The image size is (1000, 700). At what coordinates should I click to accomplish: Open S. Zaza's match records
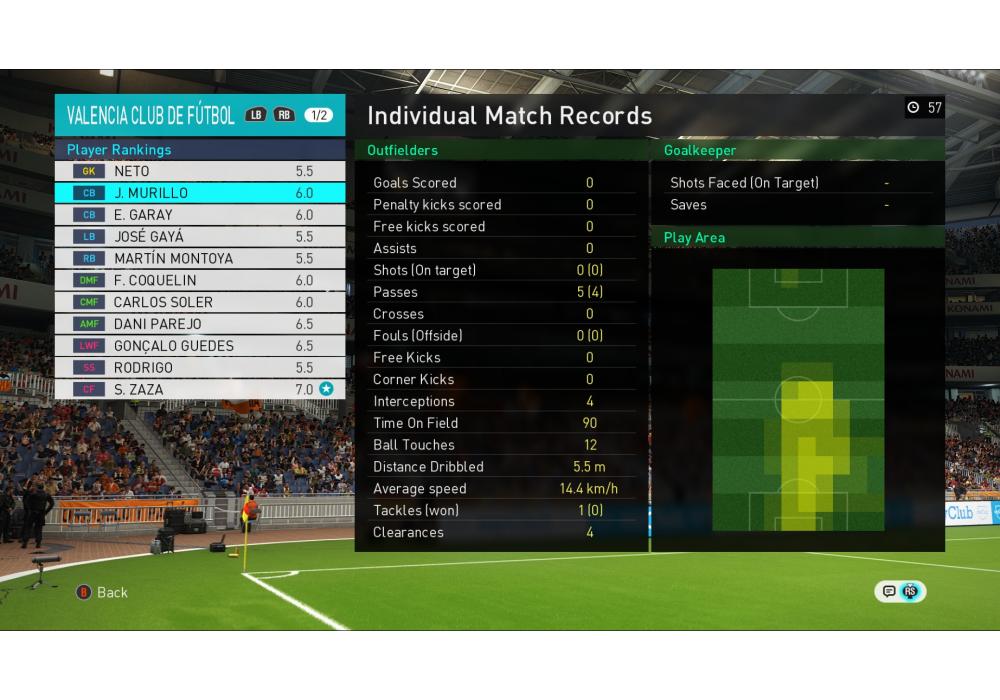point(200,390)
